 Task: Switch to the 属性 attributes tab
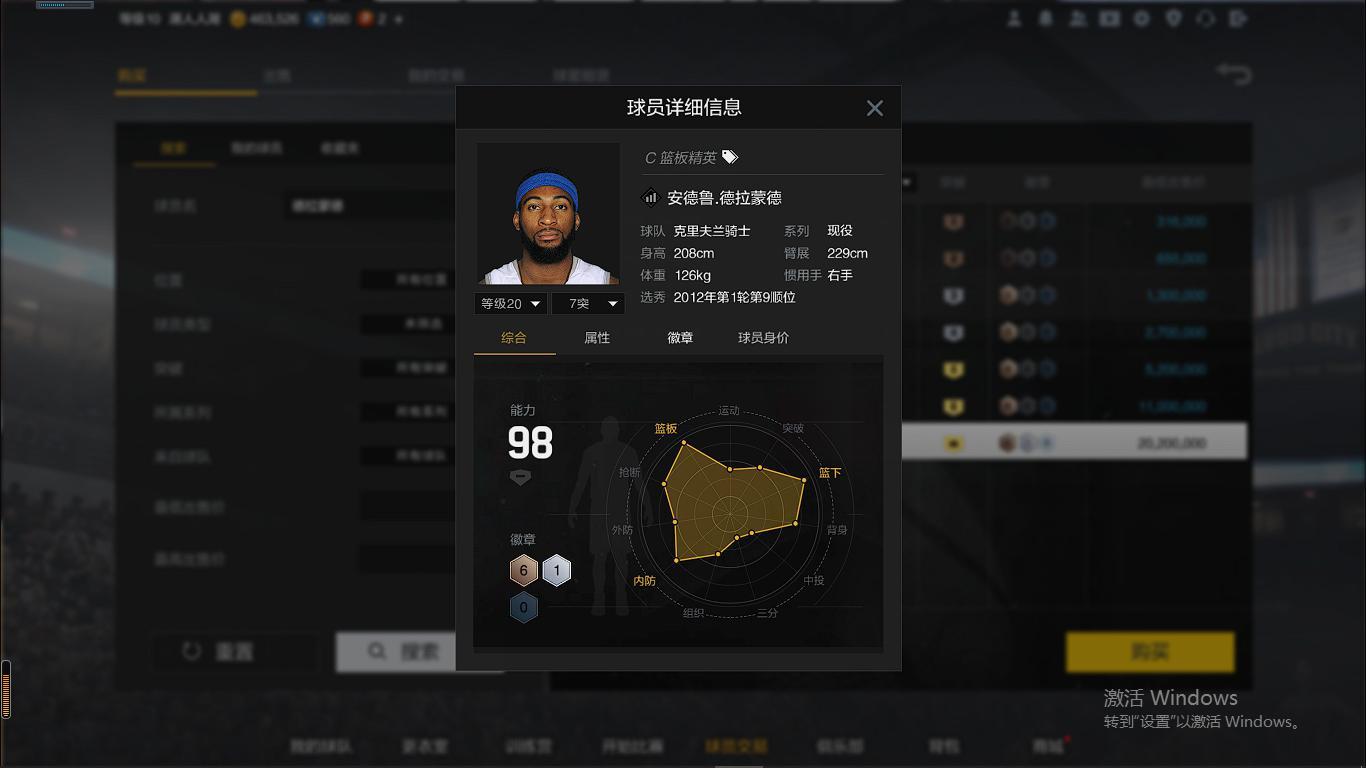pyautogui.click(x=597, y=338)
